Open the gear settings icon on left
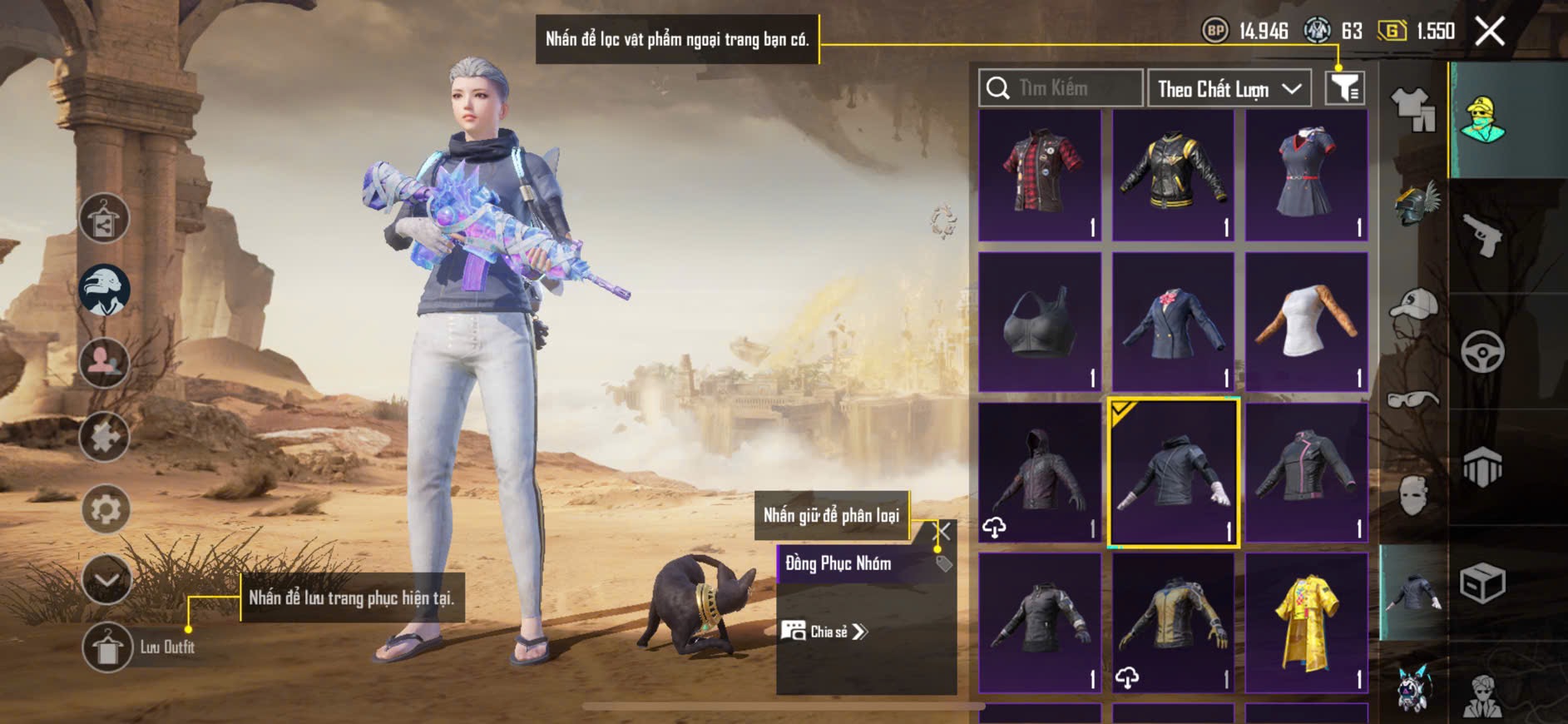 pos(106,509)
